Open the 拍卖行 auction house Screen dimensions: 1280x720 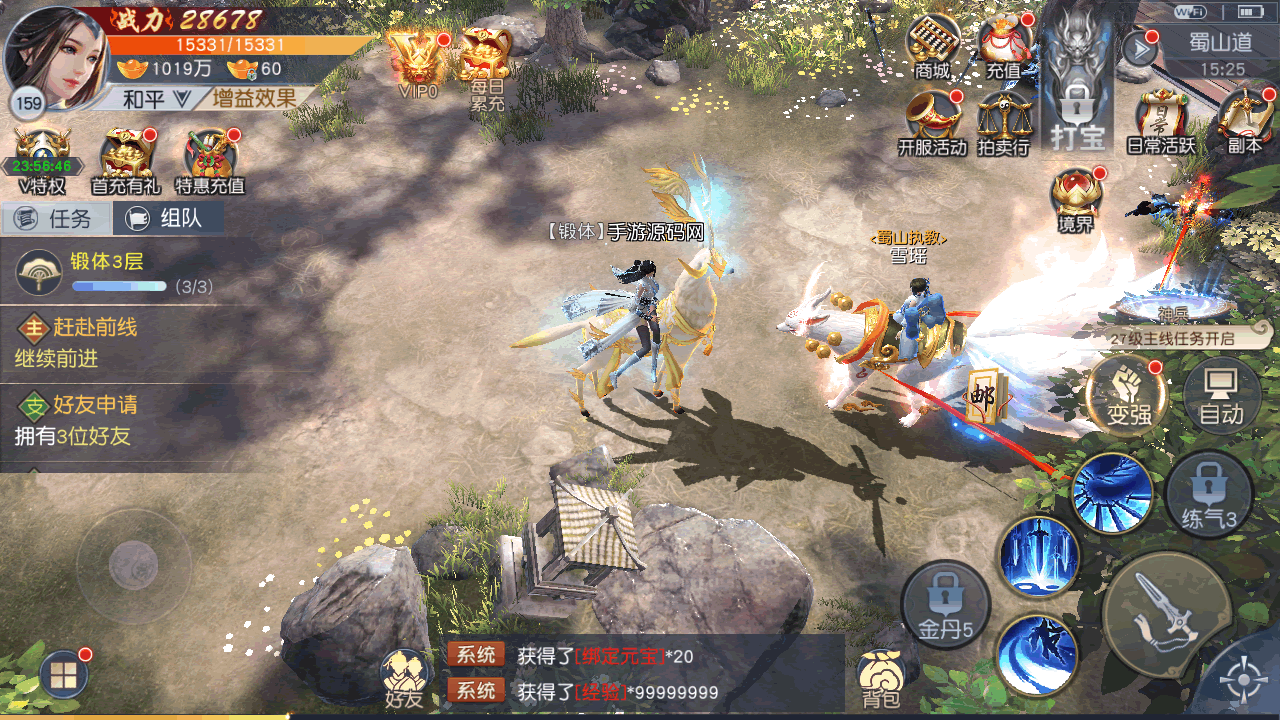point(1004,123)
